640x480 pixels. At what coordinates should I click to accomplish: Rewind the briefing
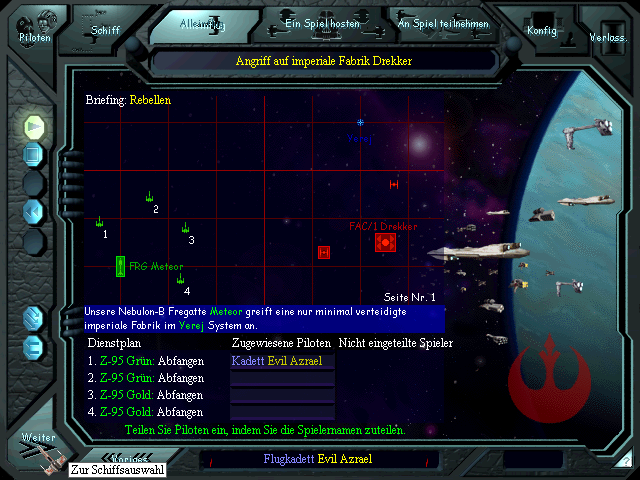click(34, 211)
